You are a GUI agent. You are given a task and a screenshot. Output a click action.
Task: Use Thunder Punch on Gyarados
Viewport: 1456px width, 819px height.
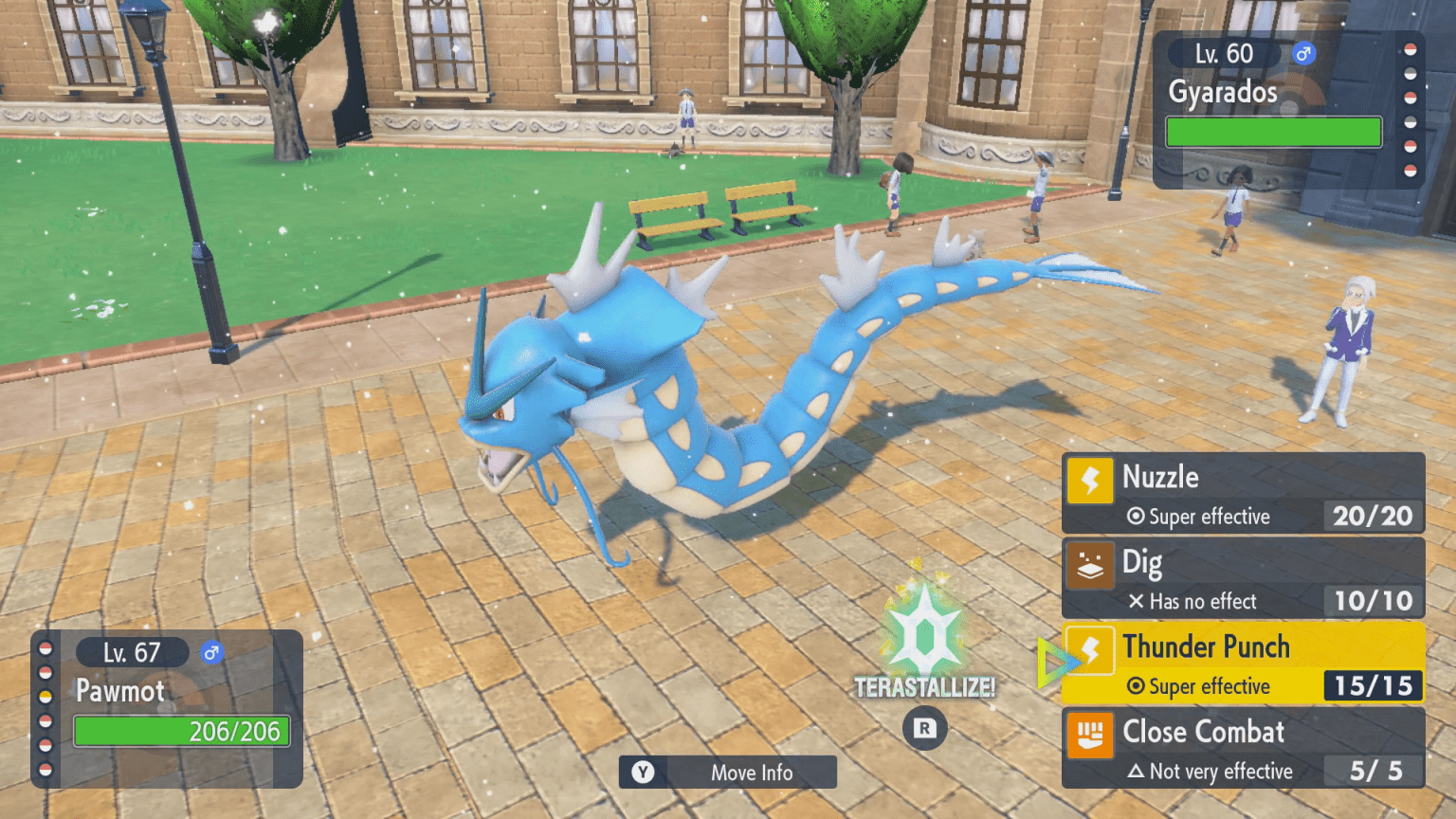(x=1243, y=664)
